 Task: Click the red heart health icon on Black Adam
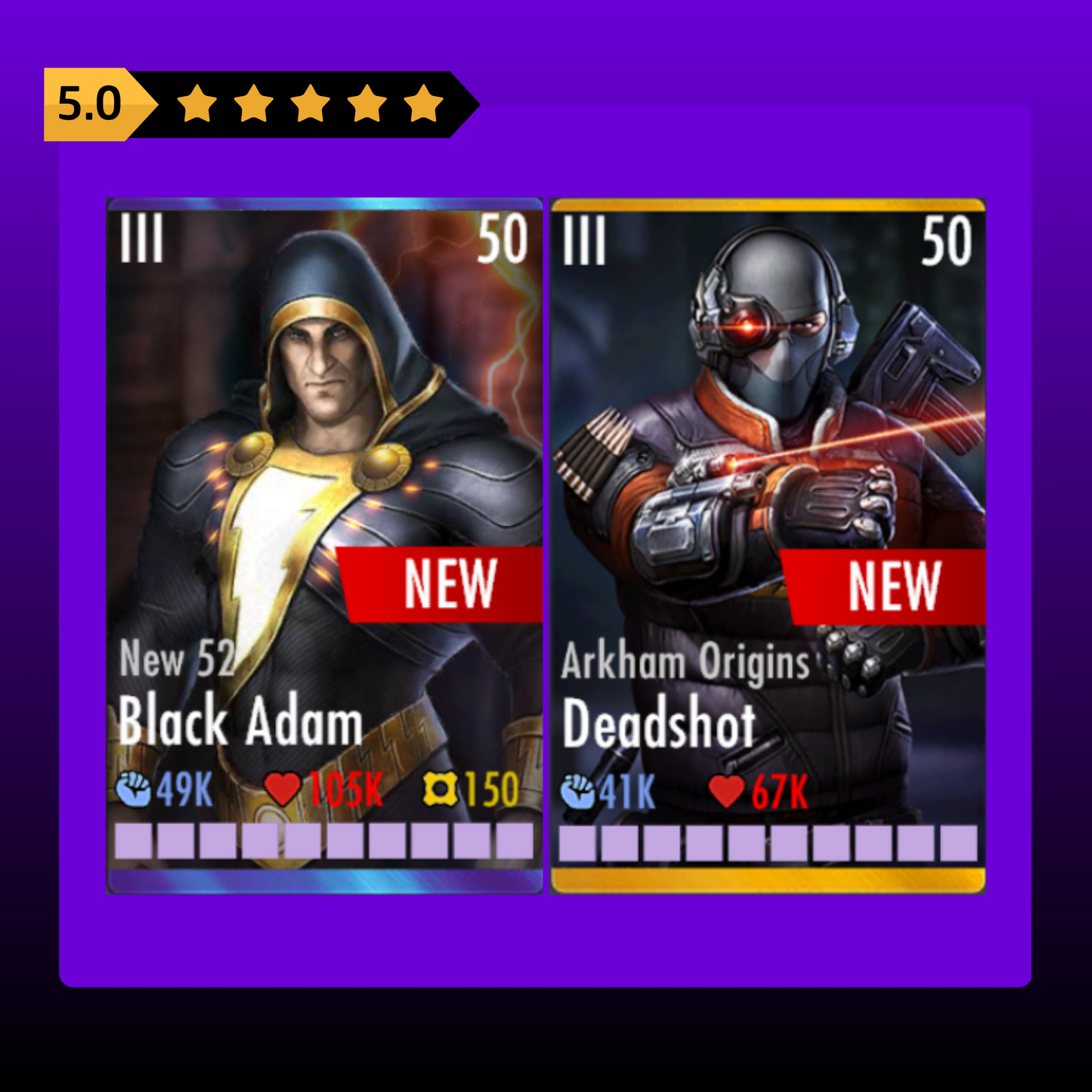[x=283, y=789]
